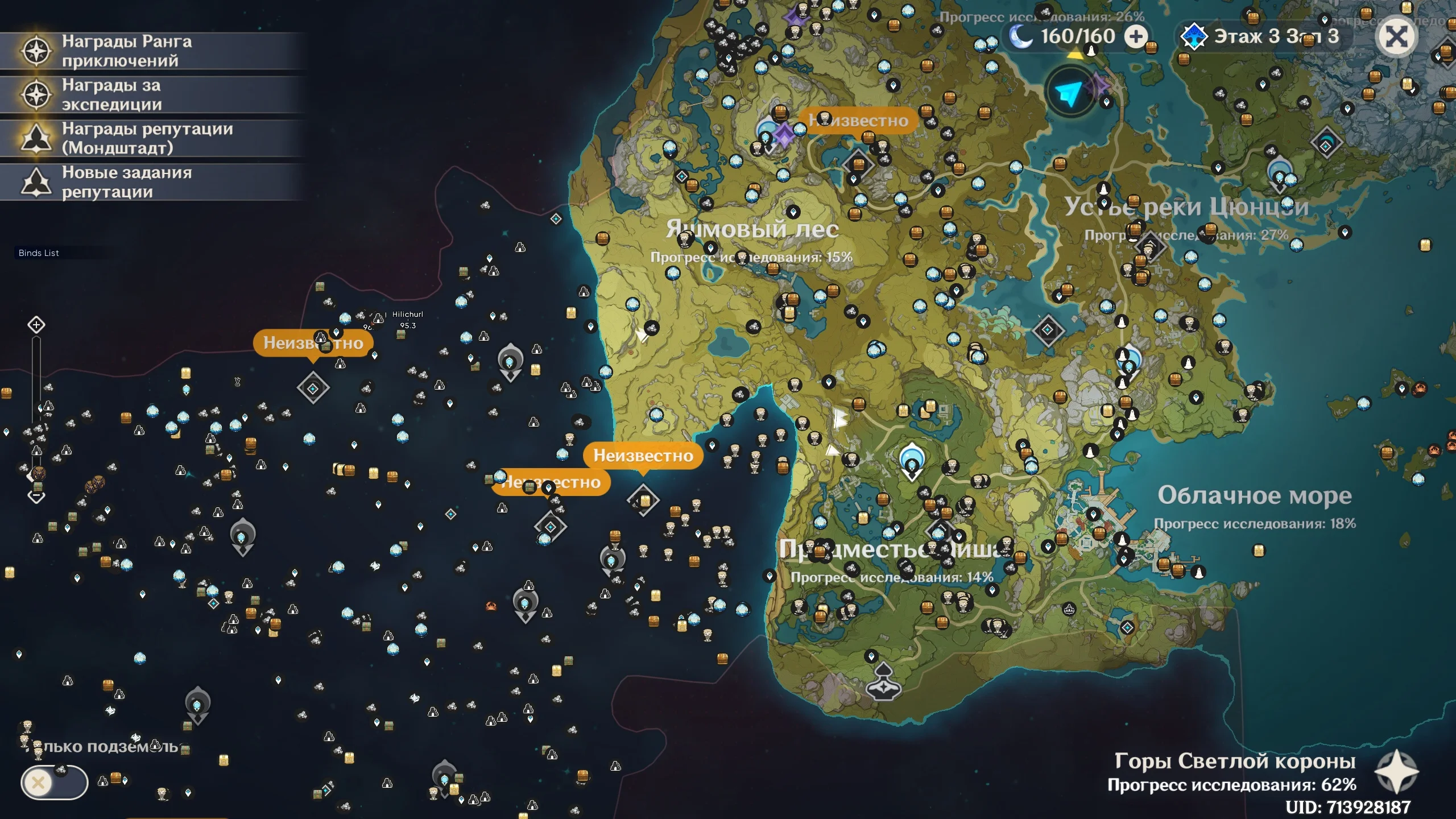Add resin with the plus button
Screen dimensions: 1456x819
(1136, 38)
